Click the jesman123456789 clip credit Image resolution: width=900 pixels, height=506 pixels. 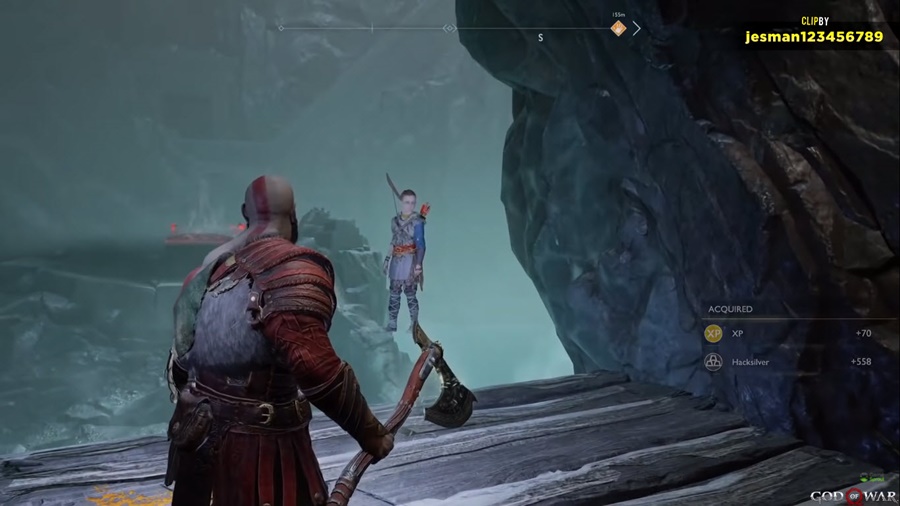[813, 37]
